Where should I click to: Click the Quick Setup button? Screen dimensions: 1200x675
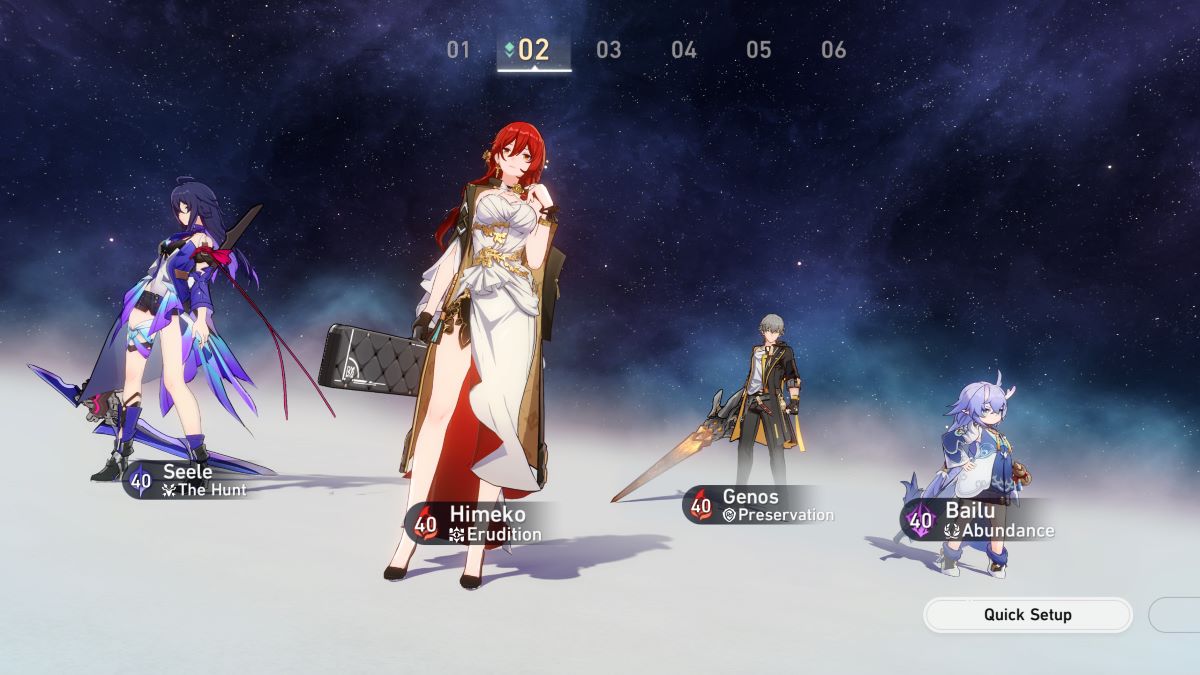point(1028,615)
